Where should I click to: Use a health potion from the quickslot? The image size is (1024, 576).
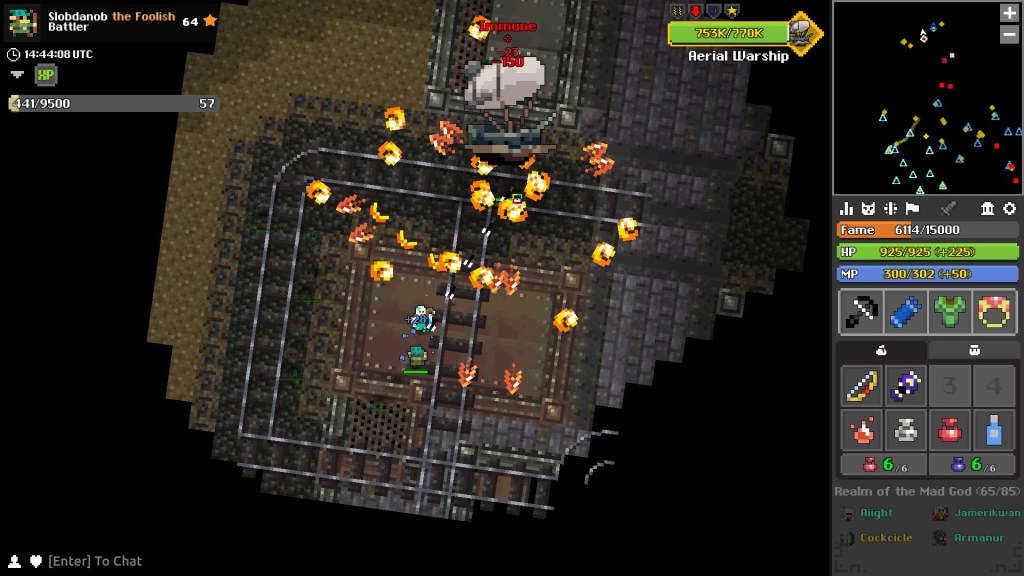tap(882, 464)
